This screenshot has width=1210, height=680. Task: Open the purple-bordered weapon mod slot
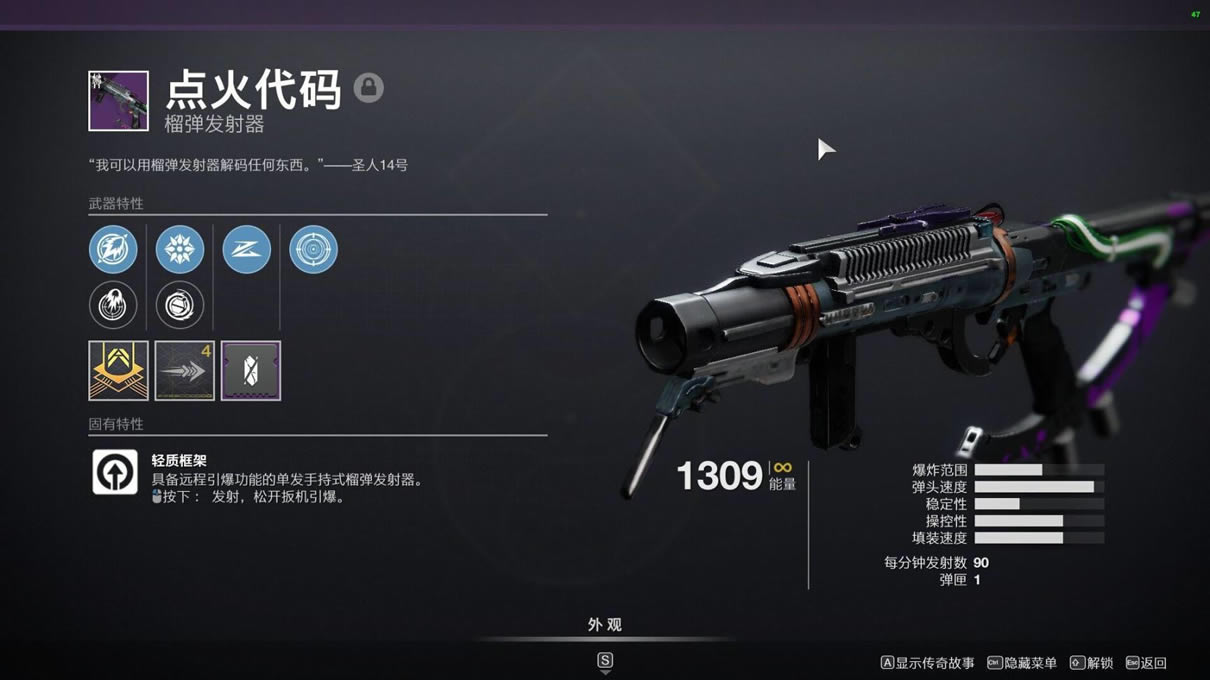[250, 370]
